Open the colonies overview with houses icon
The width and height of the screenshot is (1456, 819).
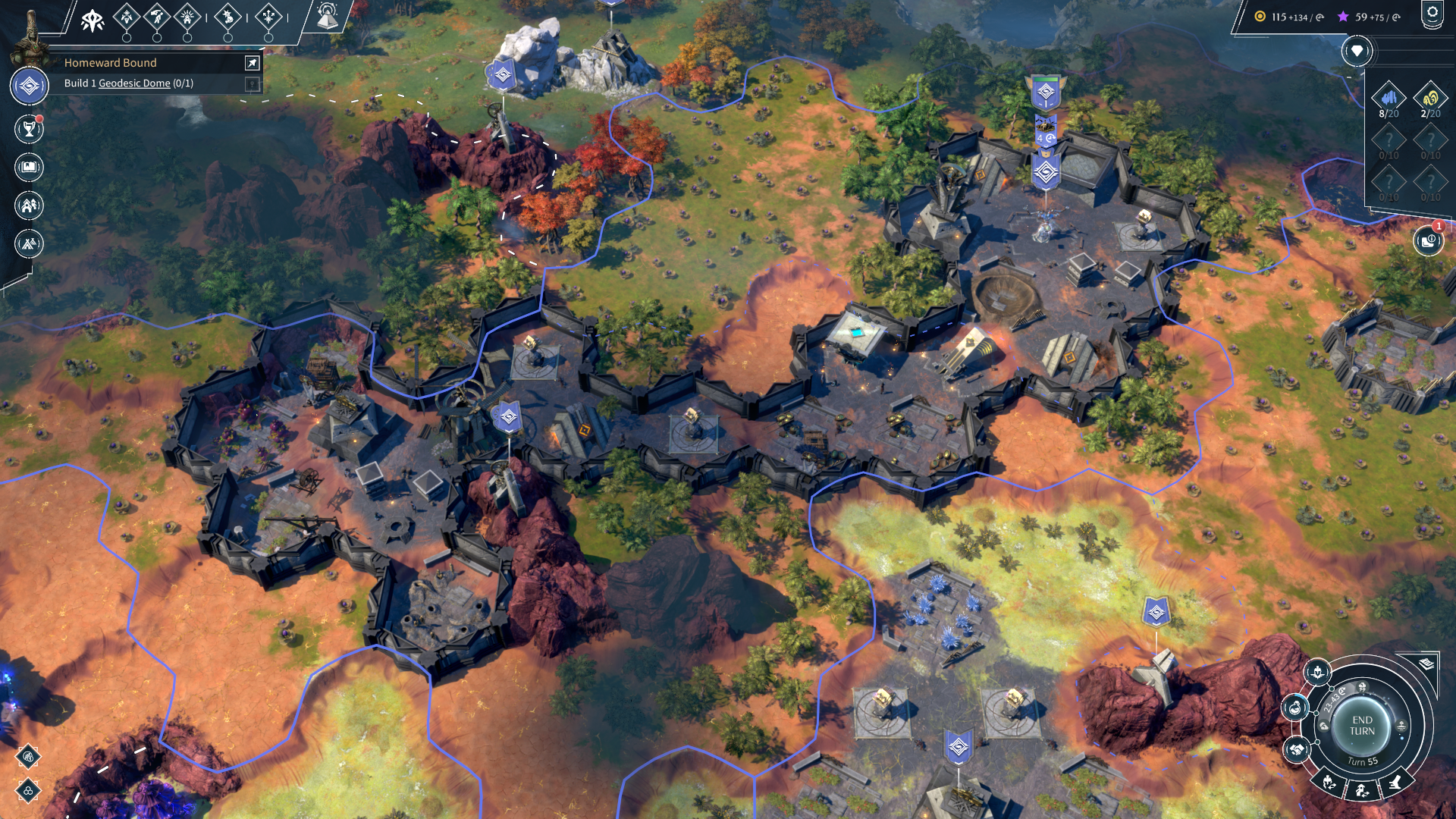(x=29, y=206)
